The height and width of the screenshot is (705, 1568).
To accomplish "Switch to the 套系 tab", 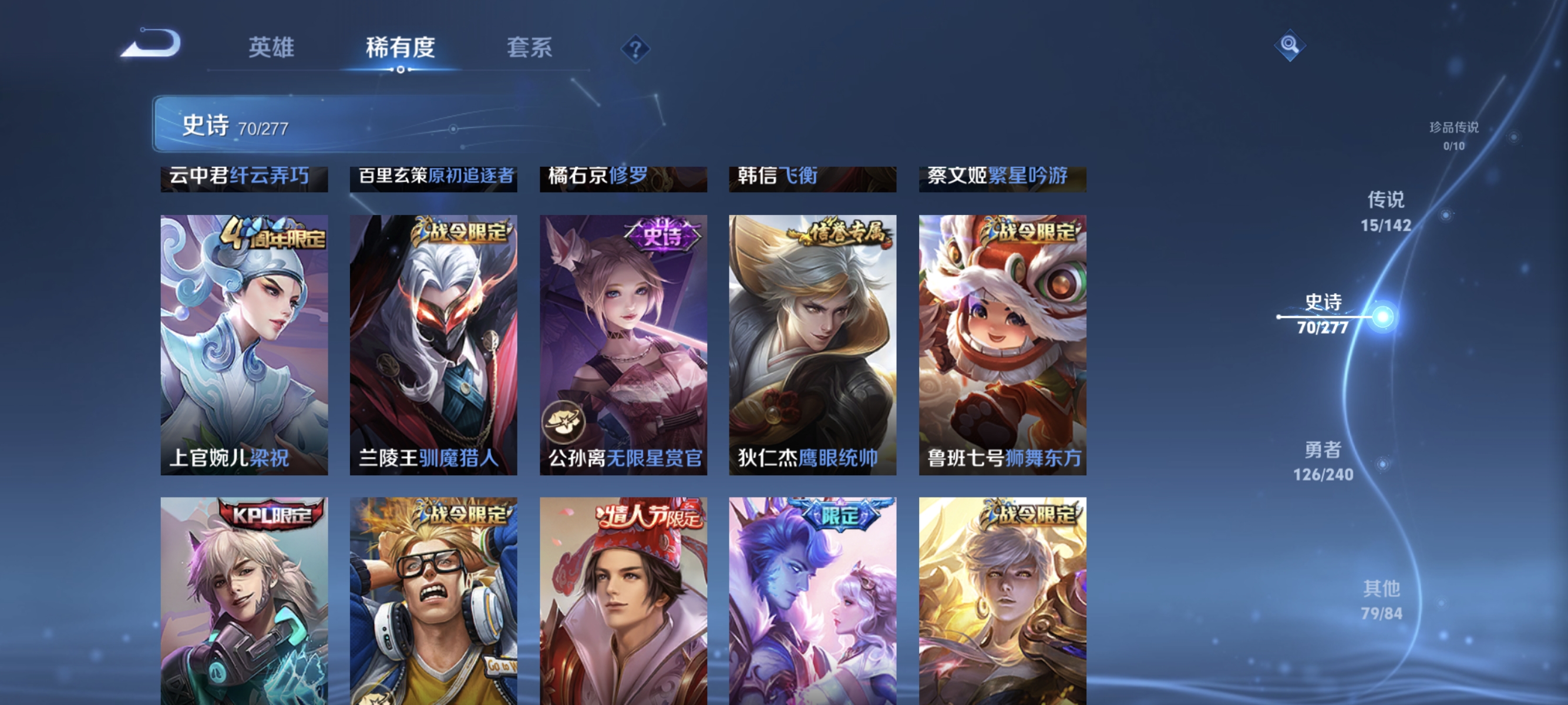I will pos(530,48).
